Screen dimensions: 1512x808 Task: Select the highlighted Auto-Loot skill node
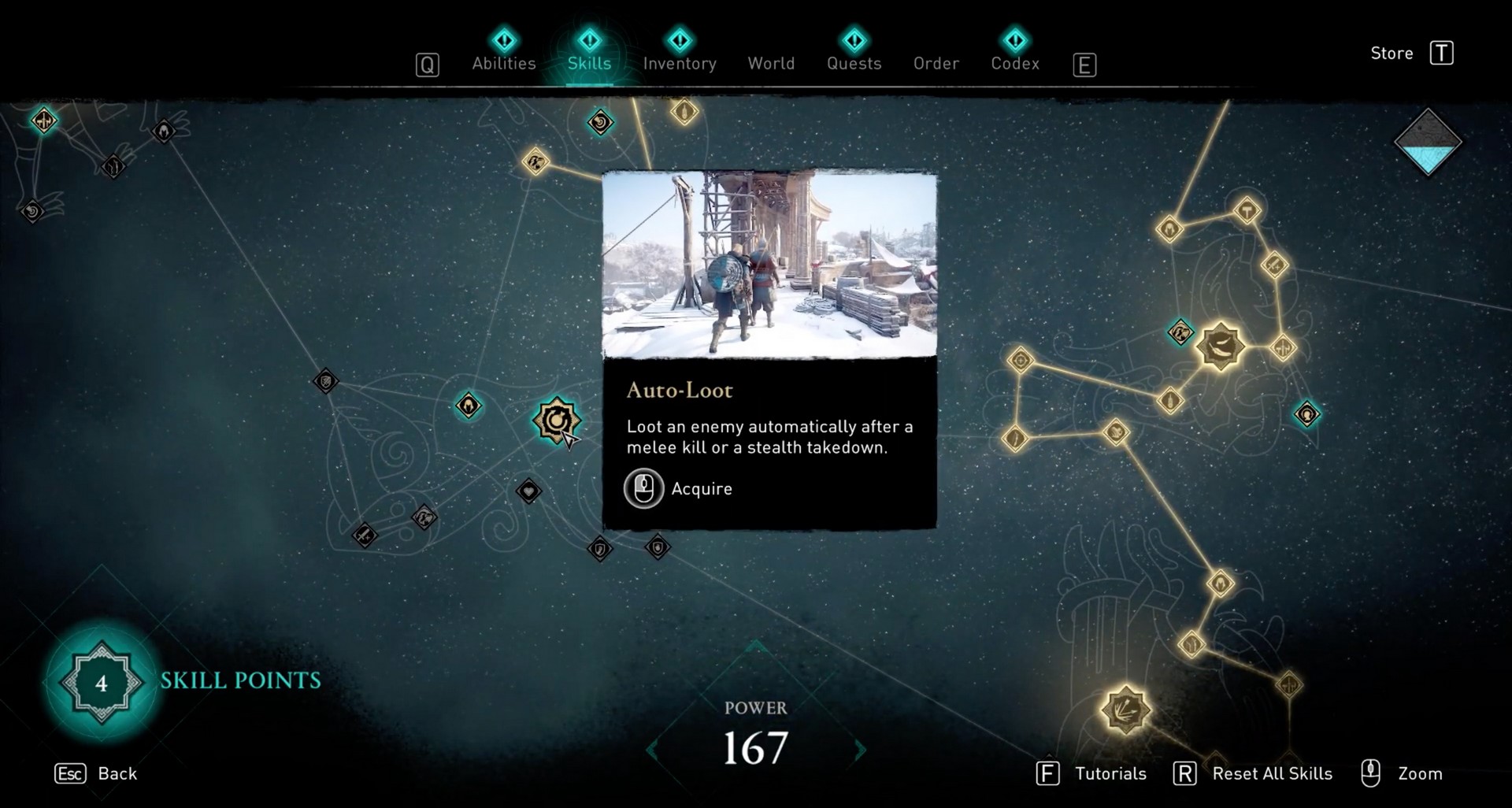pyautogui.click(x=558, y=421)
